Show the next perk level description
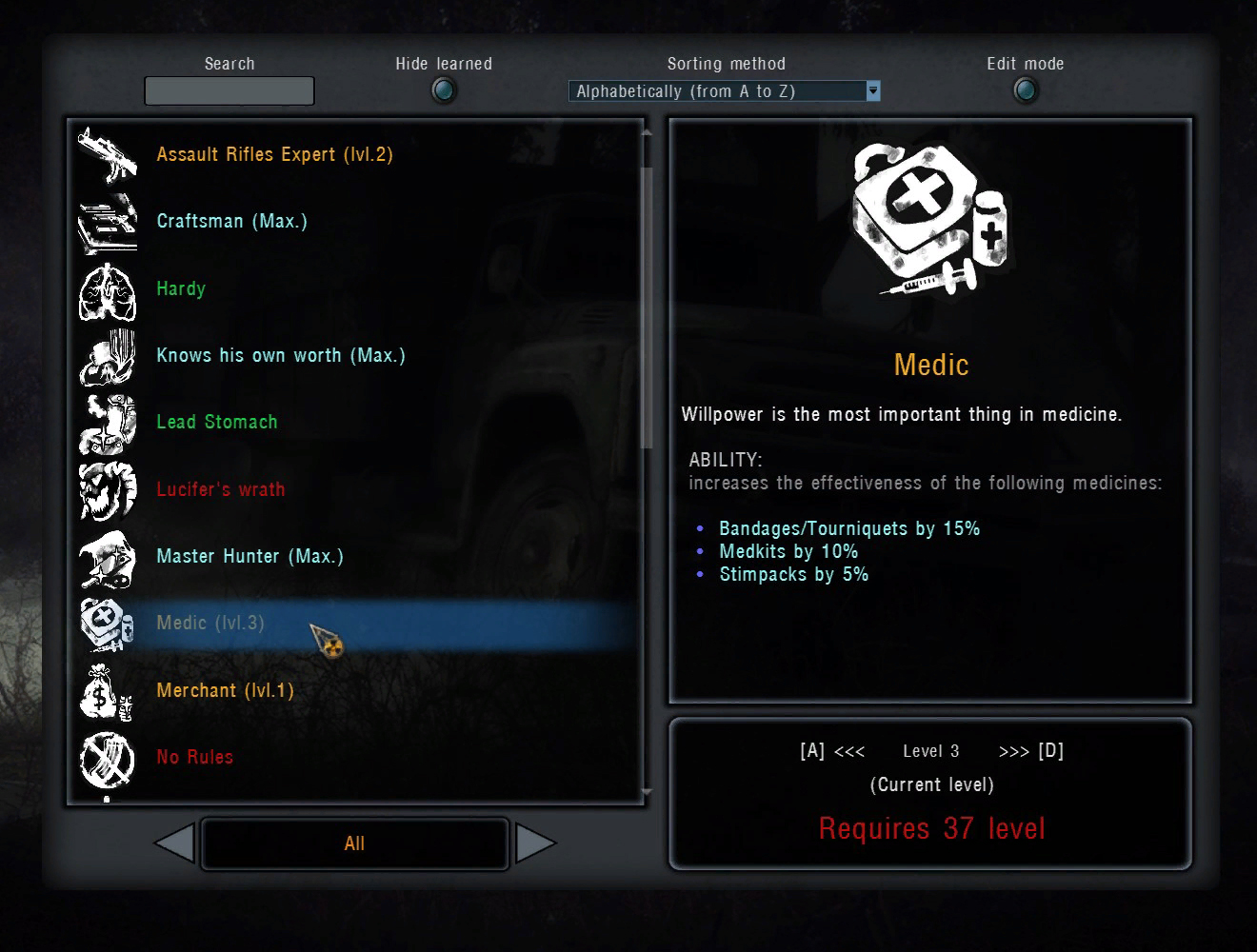The width and height of the screenshot is (1257, 952). point(1031,751)
